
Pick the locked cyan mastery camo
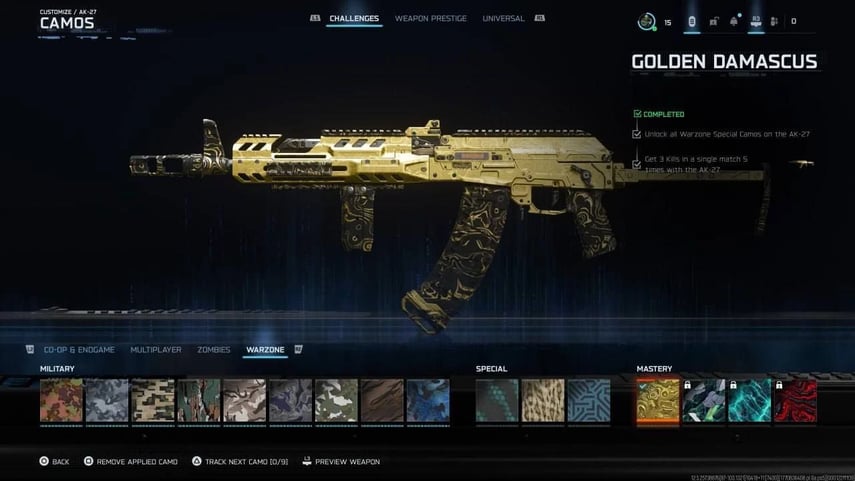click(750, 400)
